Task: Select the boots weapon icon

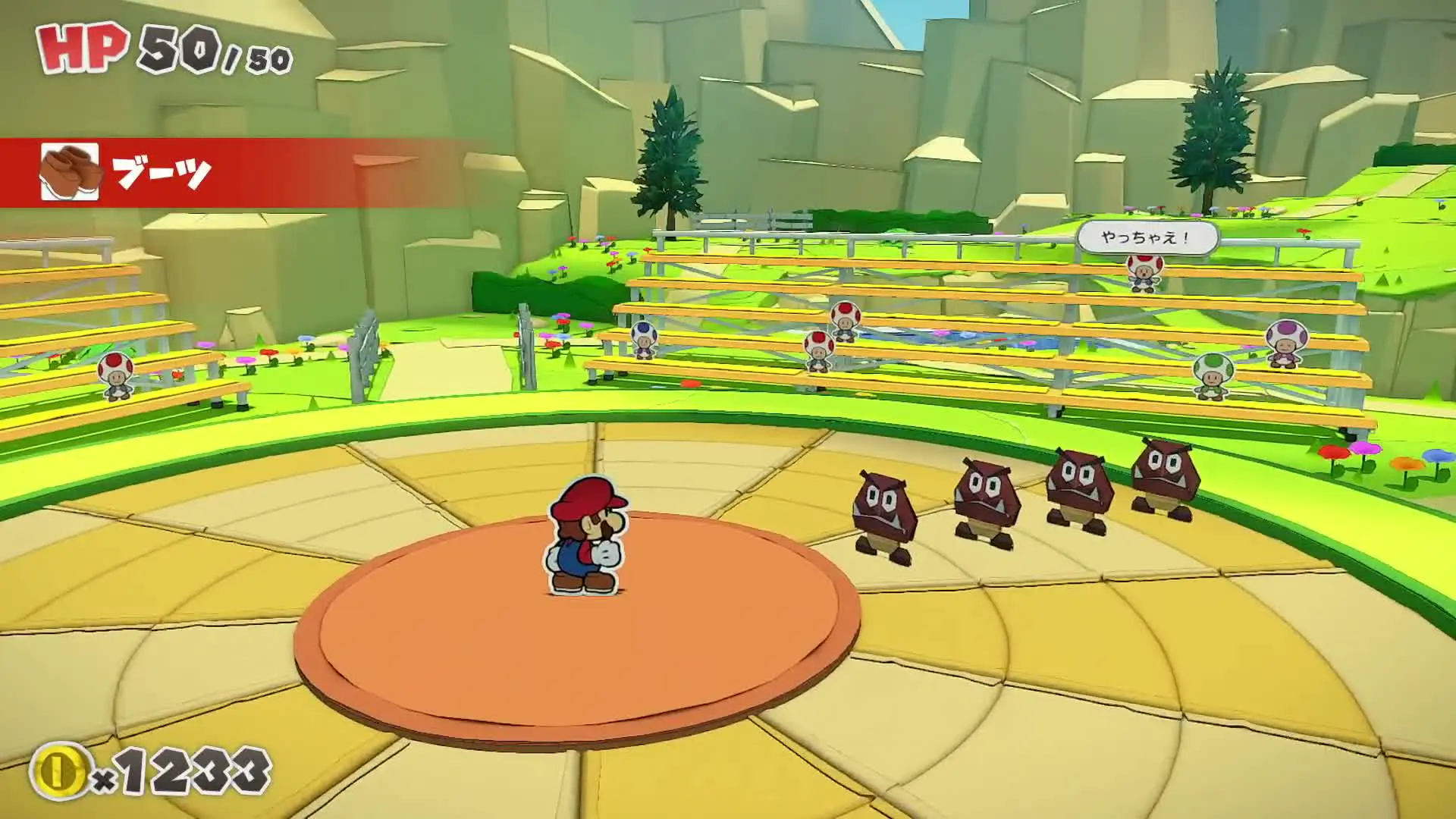Action: pos(70,171)
